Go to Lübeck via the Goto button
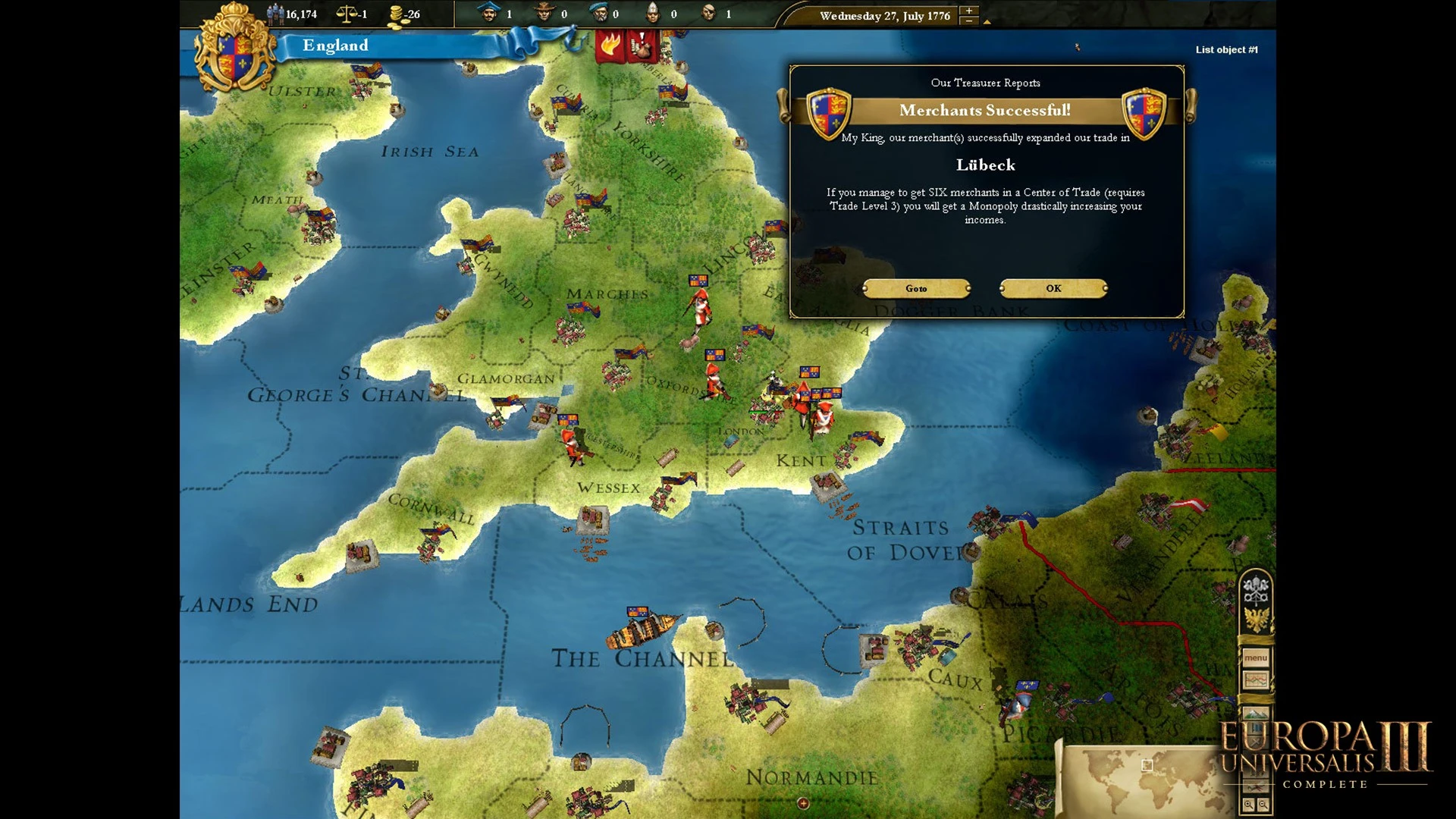This screenshot has width=1456, height=819. point(916,288)
